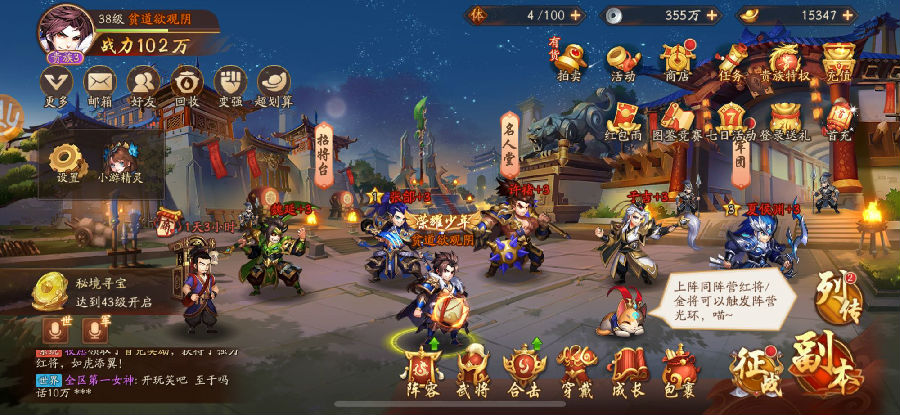Open the 设置 settings gear
Screen dimensions: 900x415
coord(68,160)
